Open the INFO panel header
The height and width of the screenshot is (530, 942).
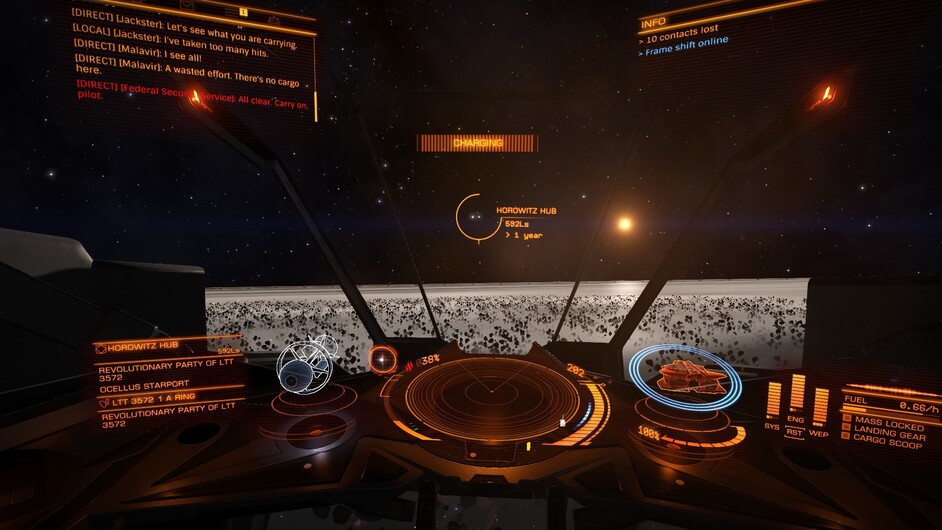[x=654, y=21]
